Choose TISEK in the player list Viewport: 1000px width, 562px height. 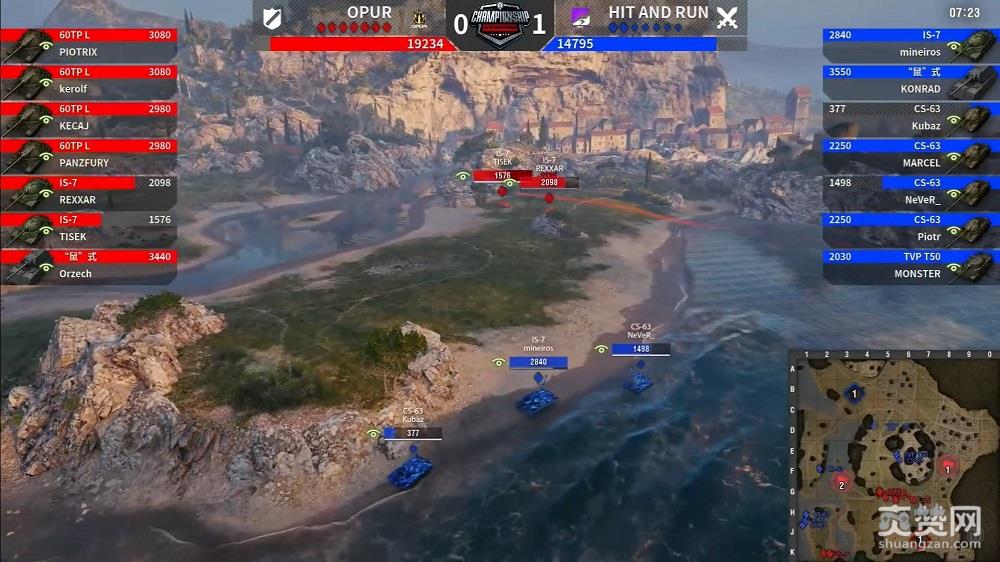click(x=90, y=229)
